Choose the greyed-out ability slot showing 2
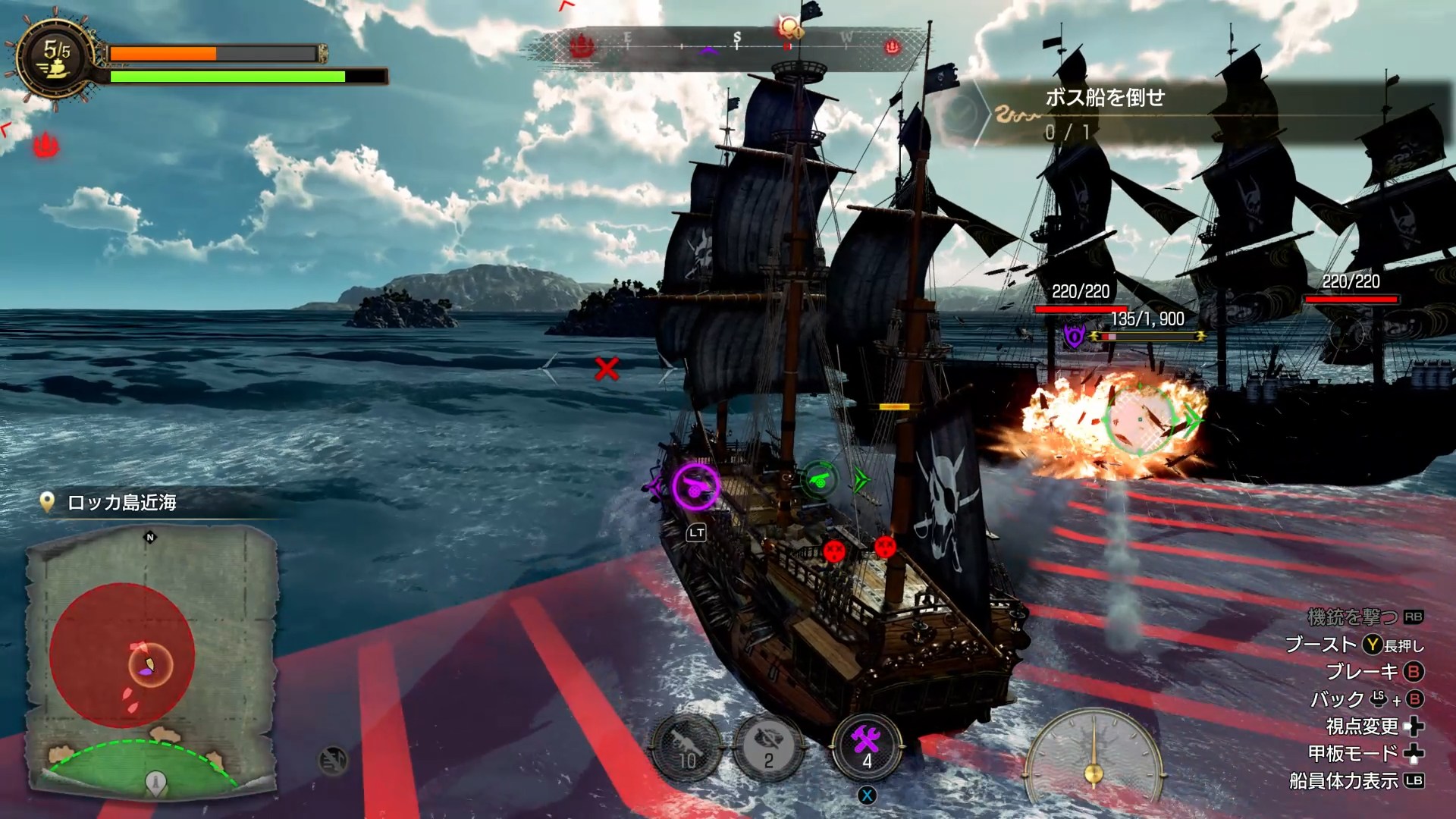The width and height of the screenshot is (1456, 819). (768, 748)
